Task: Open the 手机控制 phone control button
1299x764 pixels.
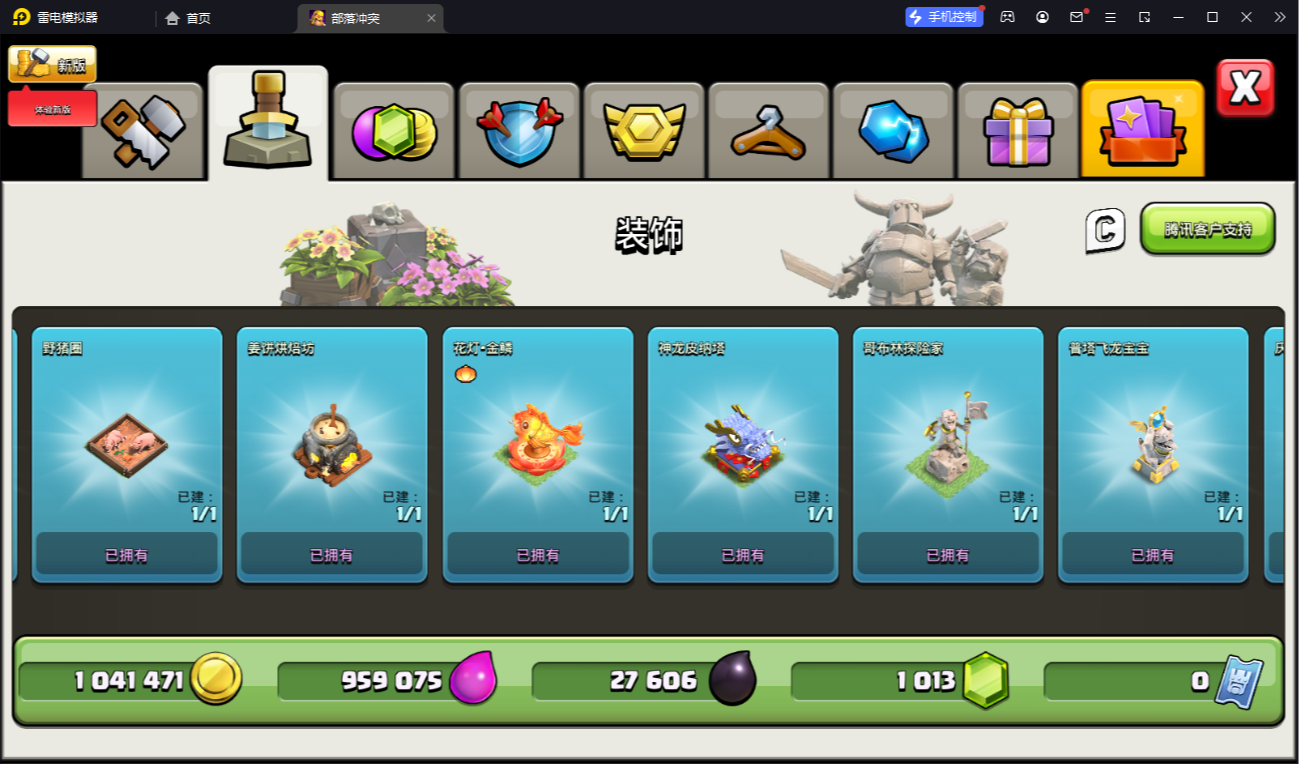Action: coord(944,17)
